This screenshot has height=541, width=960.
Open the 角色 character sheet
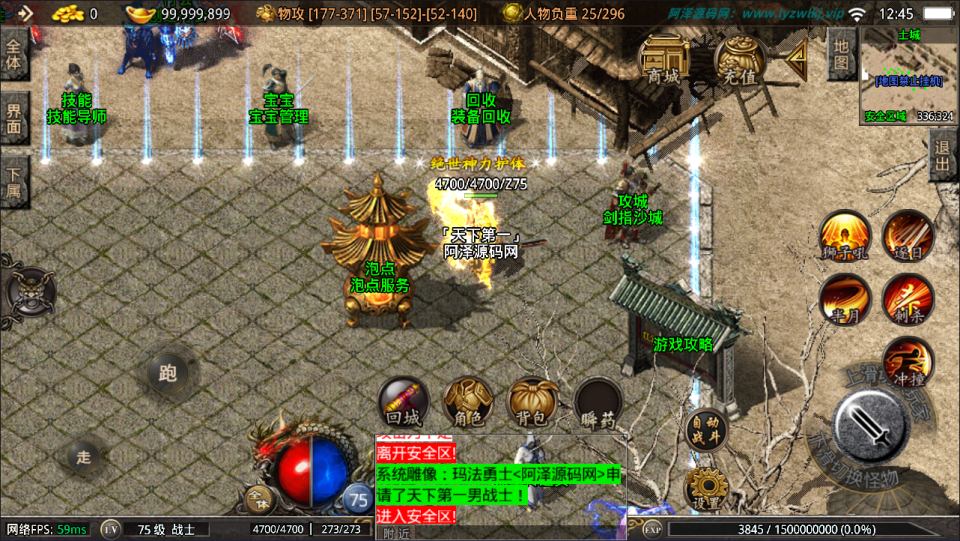coord(468,403)
